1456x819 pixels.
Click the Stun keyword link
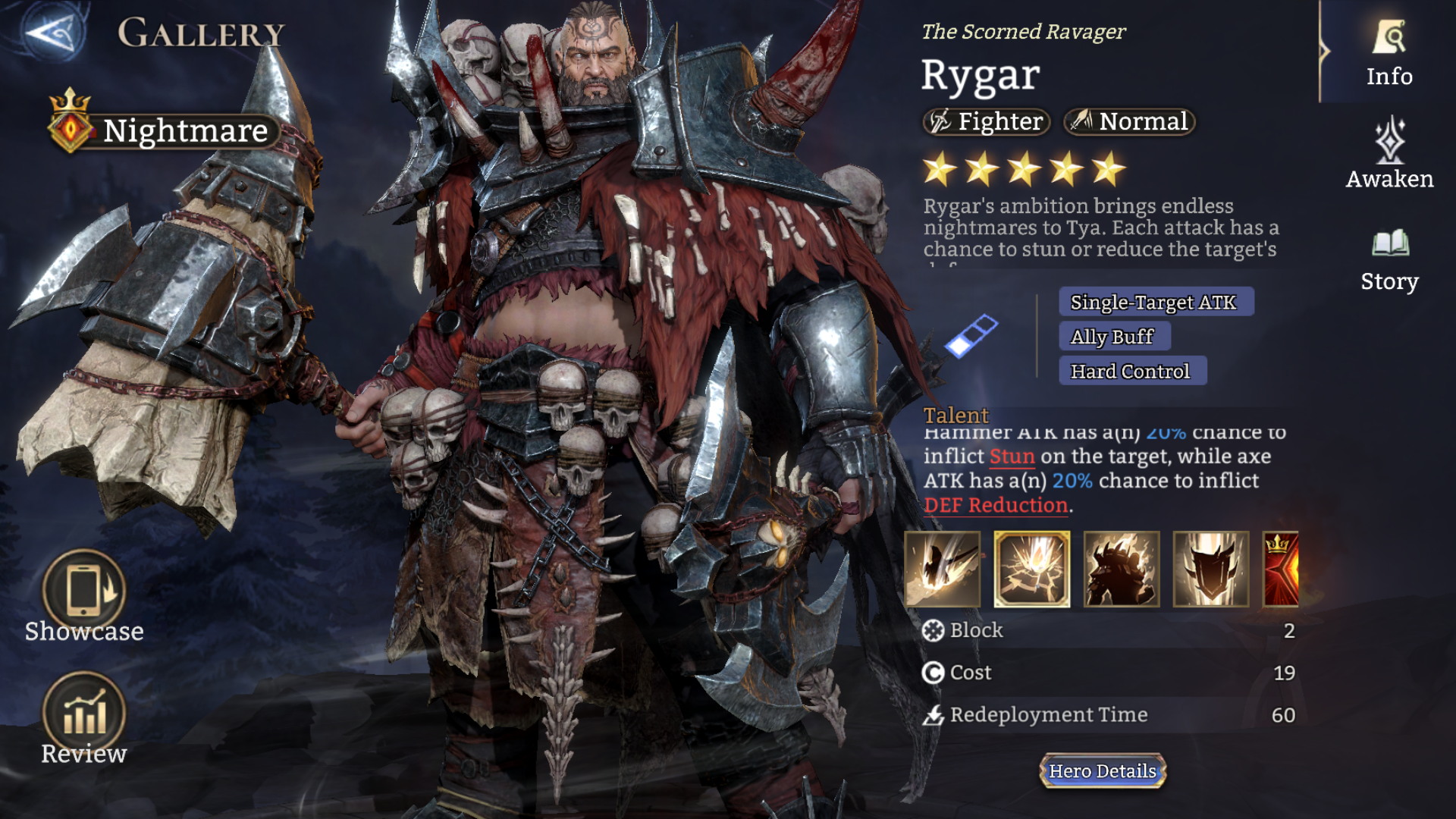[1012, 457]
